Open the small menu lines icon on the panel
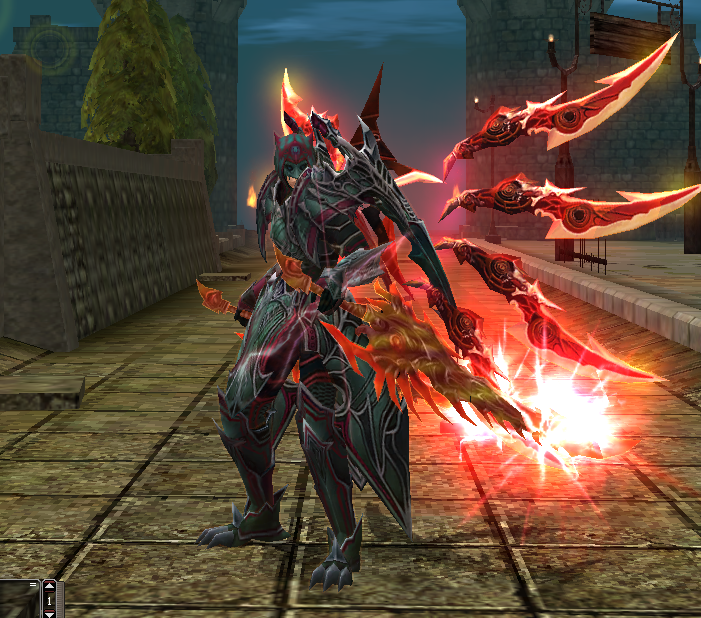Screen dimensions: 701x618 (x=33, y=584)
